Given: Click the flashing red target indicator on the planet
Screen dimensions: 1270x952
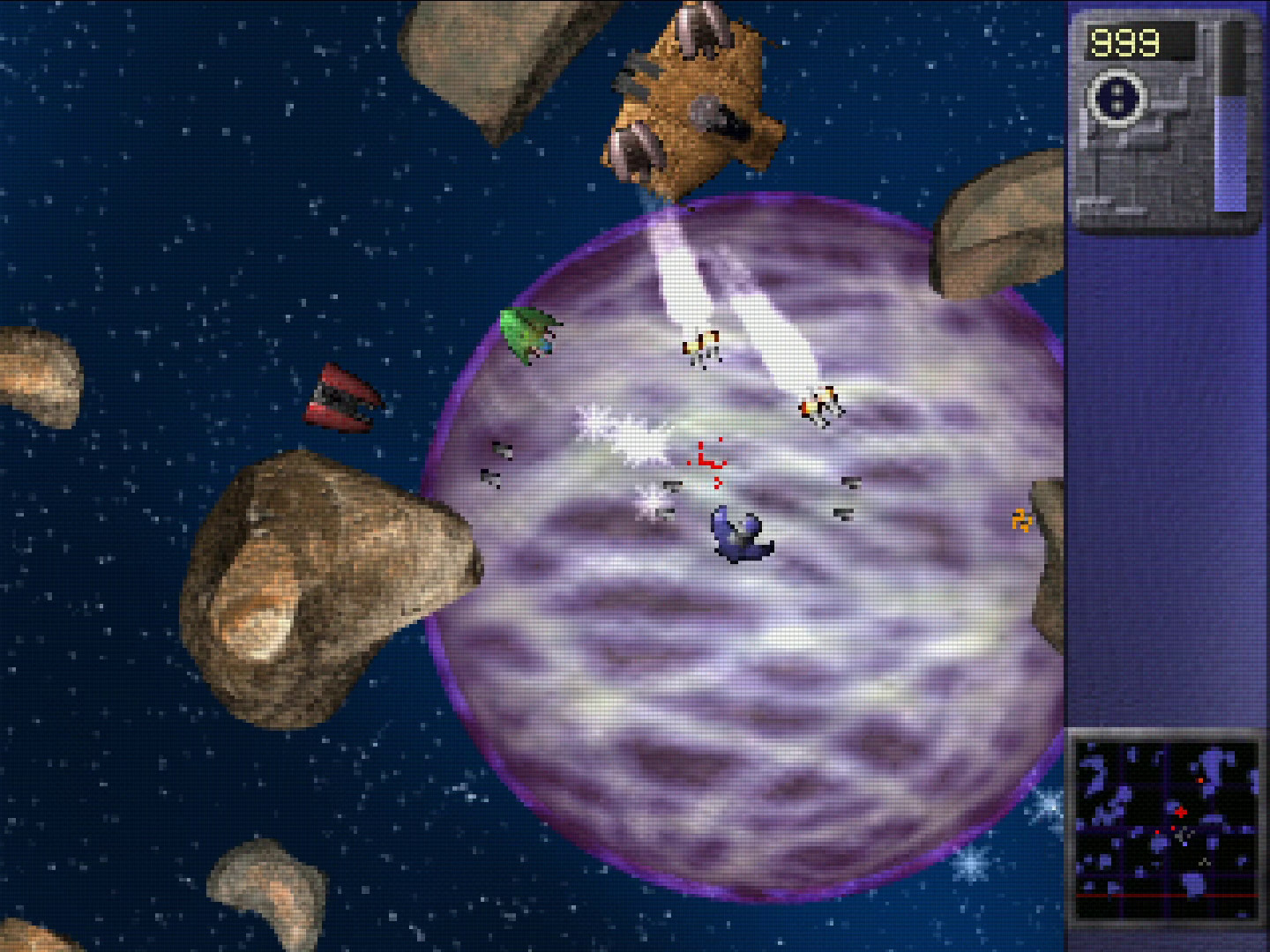Looking at the screenshot, I should coord(704,461).
